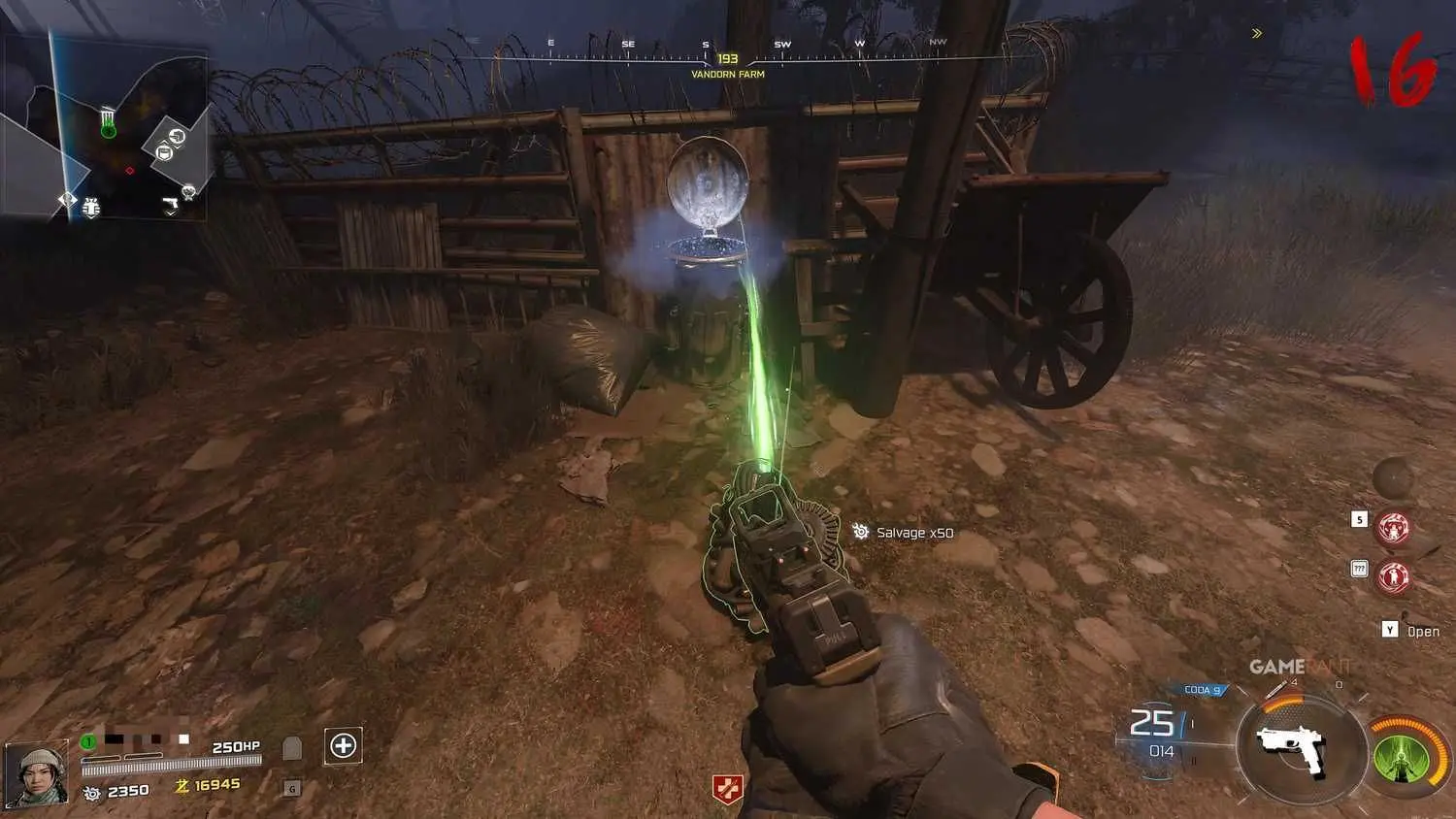Click the G keybind square icon
Screen dimensions: 1456x819
(292, 789)
